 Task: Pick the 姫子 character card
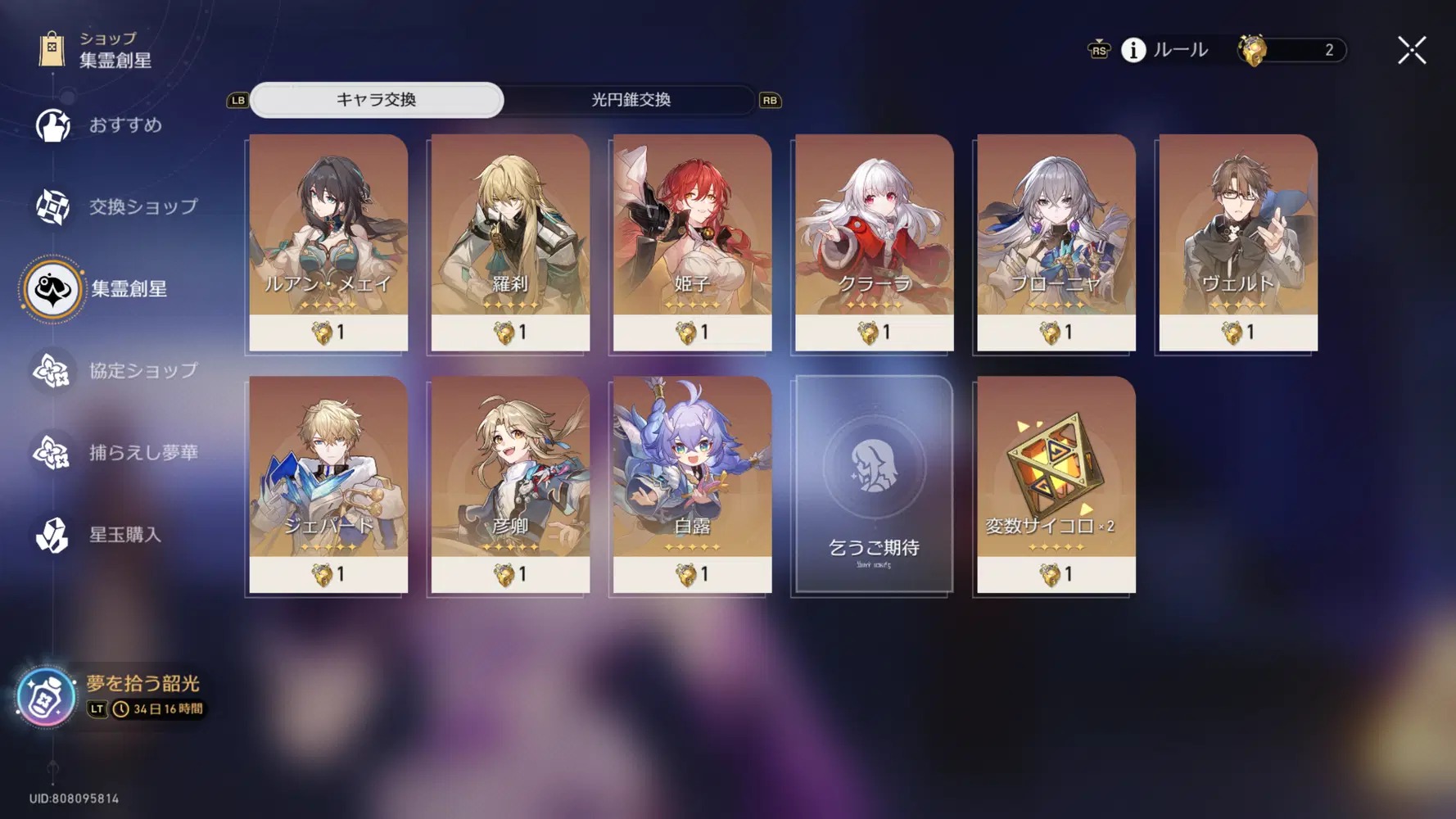pos(692,242)
